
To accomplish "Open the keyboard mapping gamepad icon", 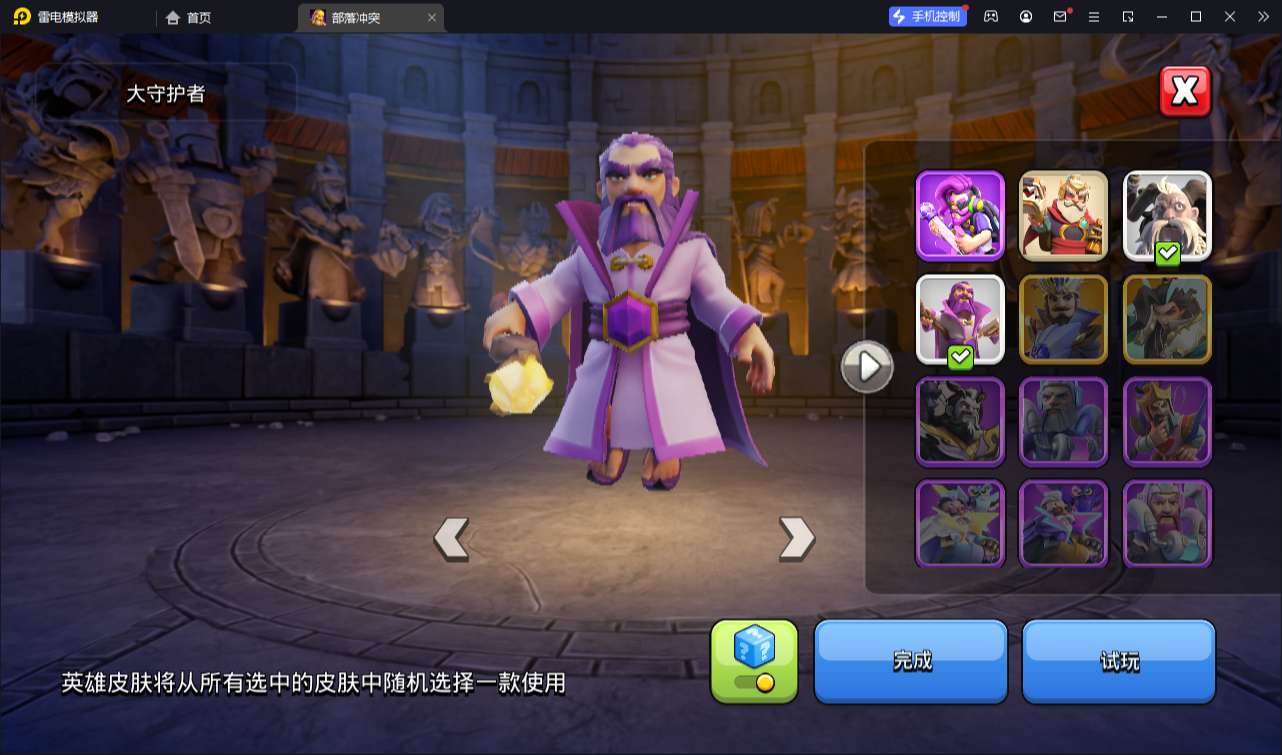I will (990, 16).
